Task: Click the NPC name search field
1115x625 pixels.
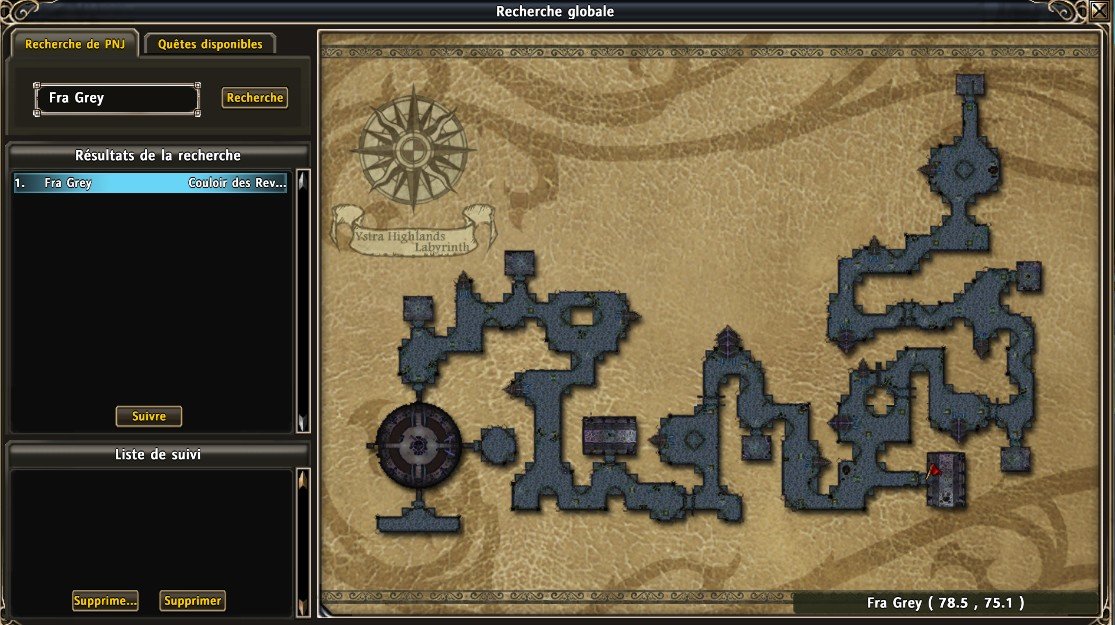Action: point(116,98)
